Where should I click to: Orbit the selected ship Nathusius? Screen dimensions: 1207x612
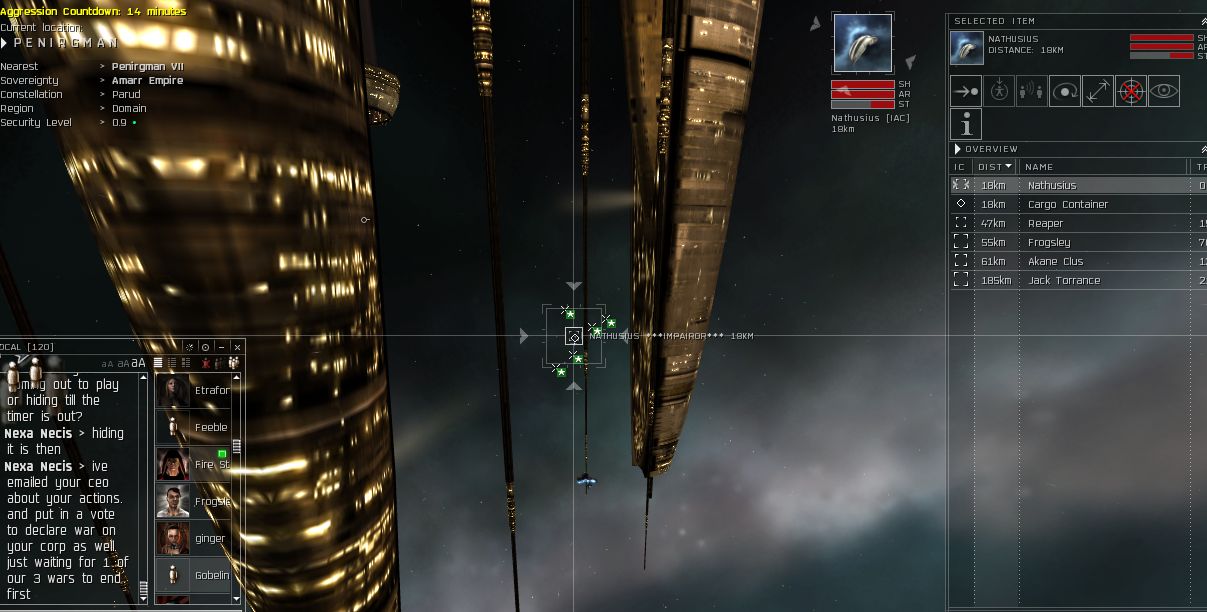pos(1064,91)
